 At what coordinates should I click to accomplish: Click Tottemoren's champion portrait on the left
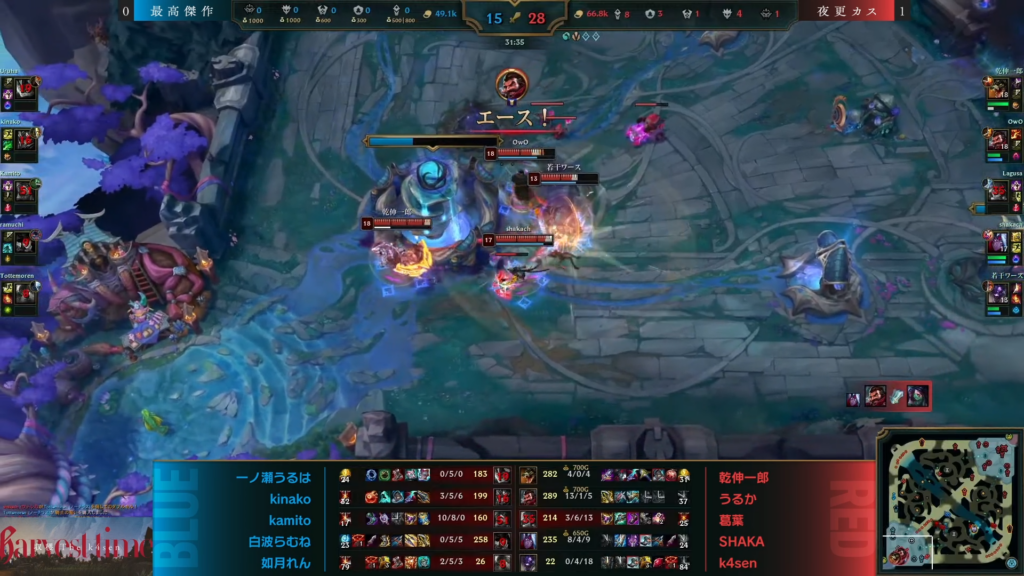(x=24, y=294)
